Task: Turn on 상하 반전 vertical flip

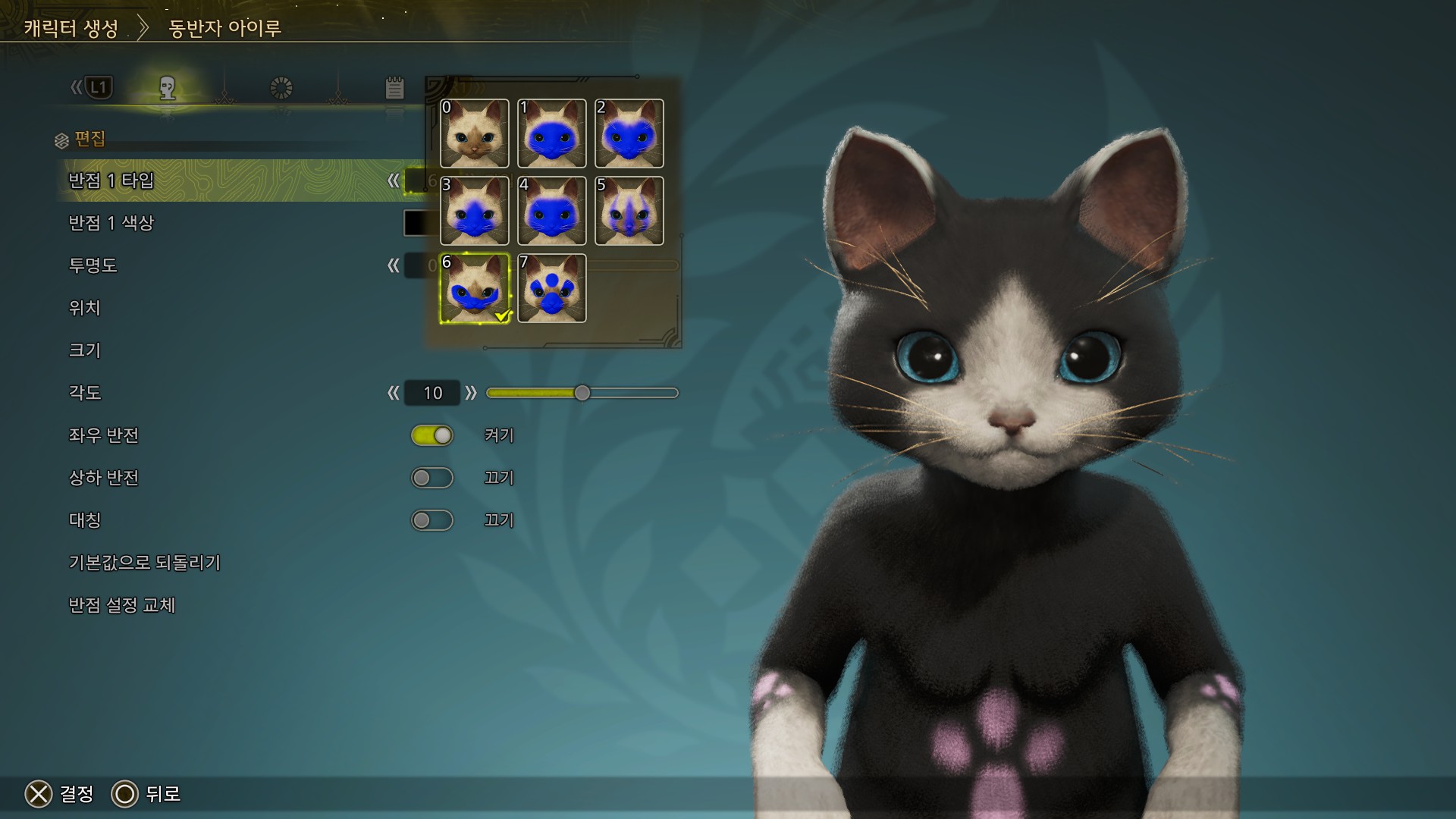Action: coord(432,478)
